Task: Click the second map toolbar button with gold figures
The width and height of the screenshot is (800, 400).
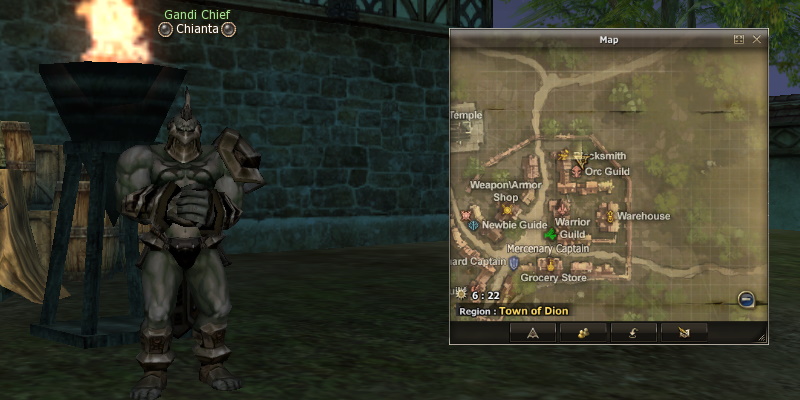Action: coord(581,332)
